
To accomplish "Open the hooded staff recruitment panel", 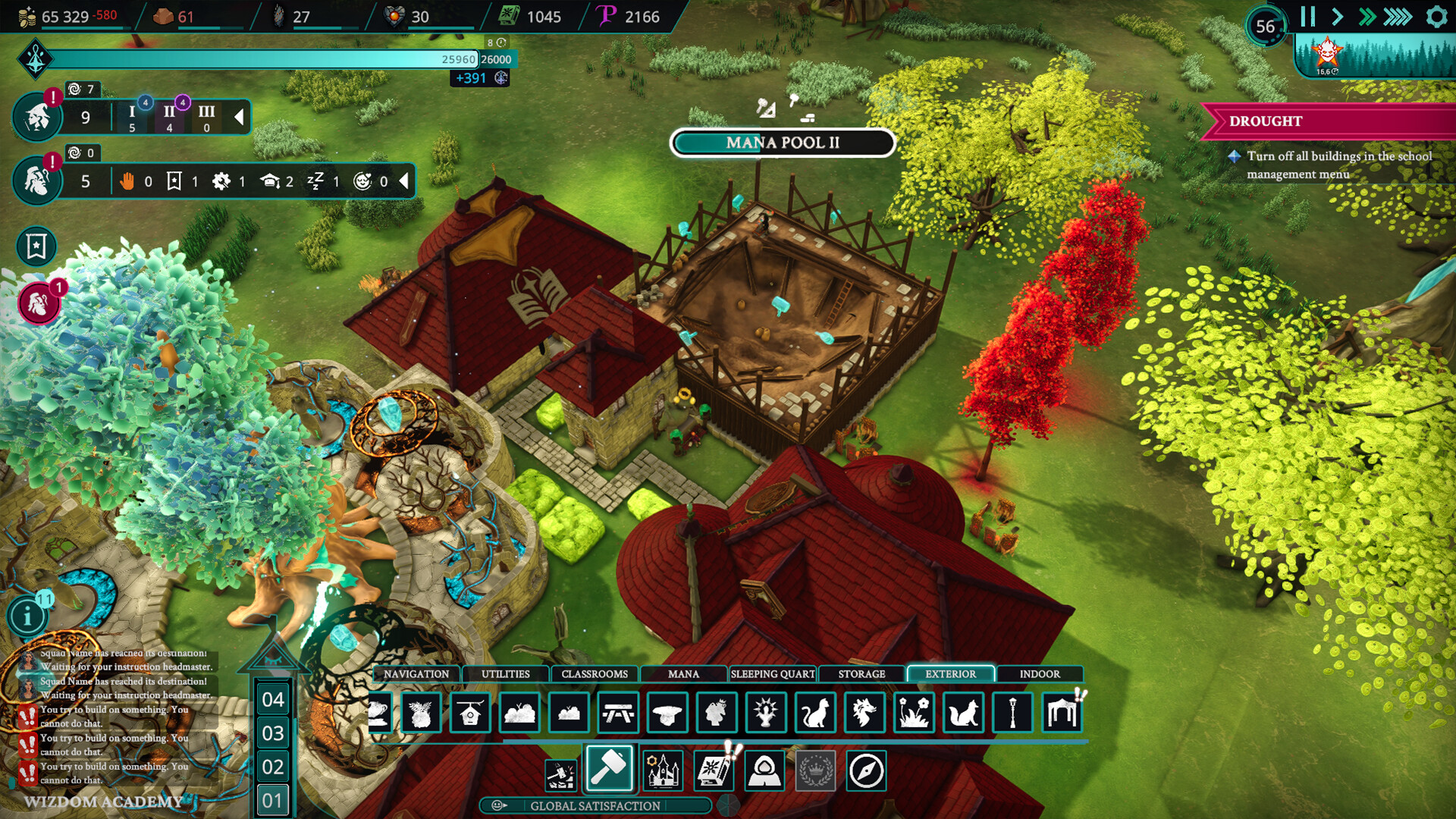I will [764, 771].
